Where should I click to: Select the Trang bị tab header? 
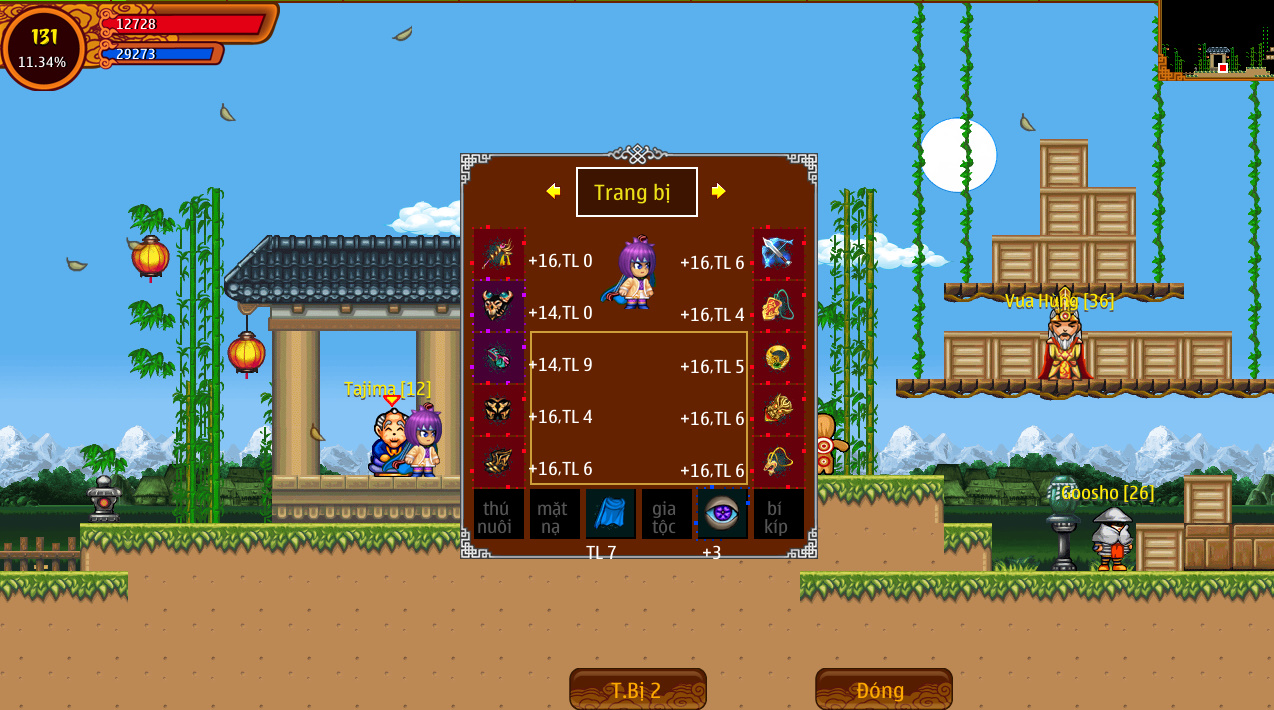pyautogui.click(x=636, y=192)
